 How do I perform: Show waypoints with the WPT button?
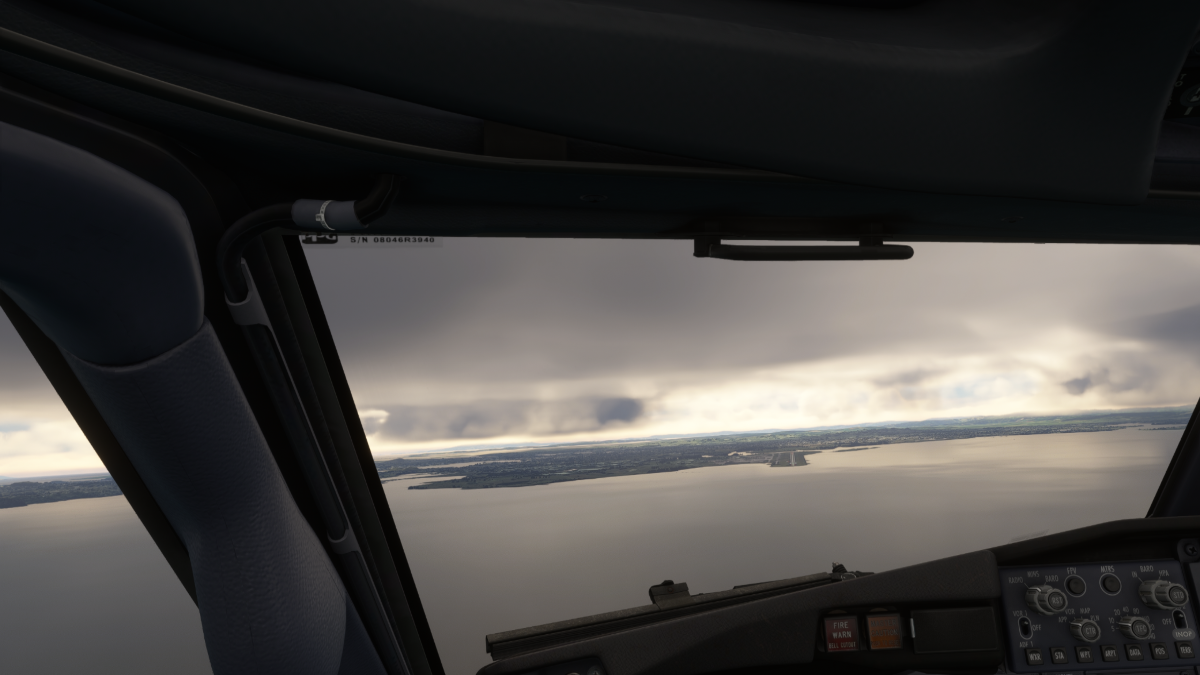click(1084, 655)
